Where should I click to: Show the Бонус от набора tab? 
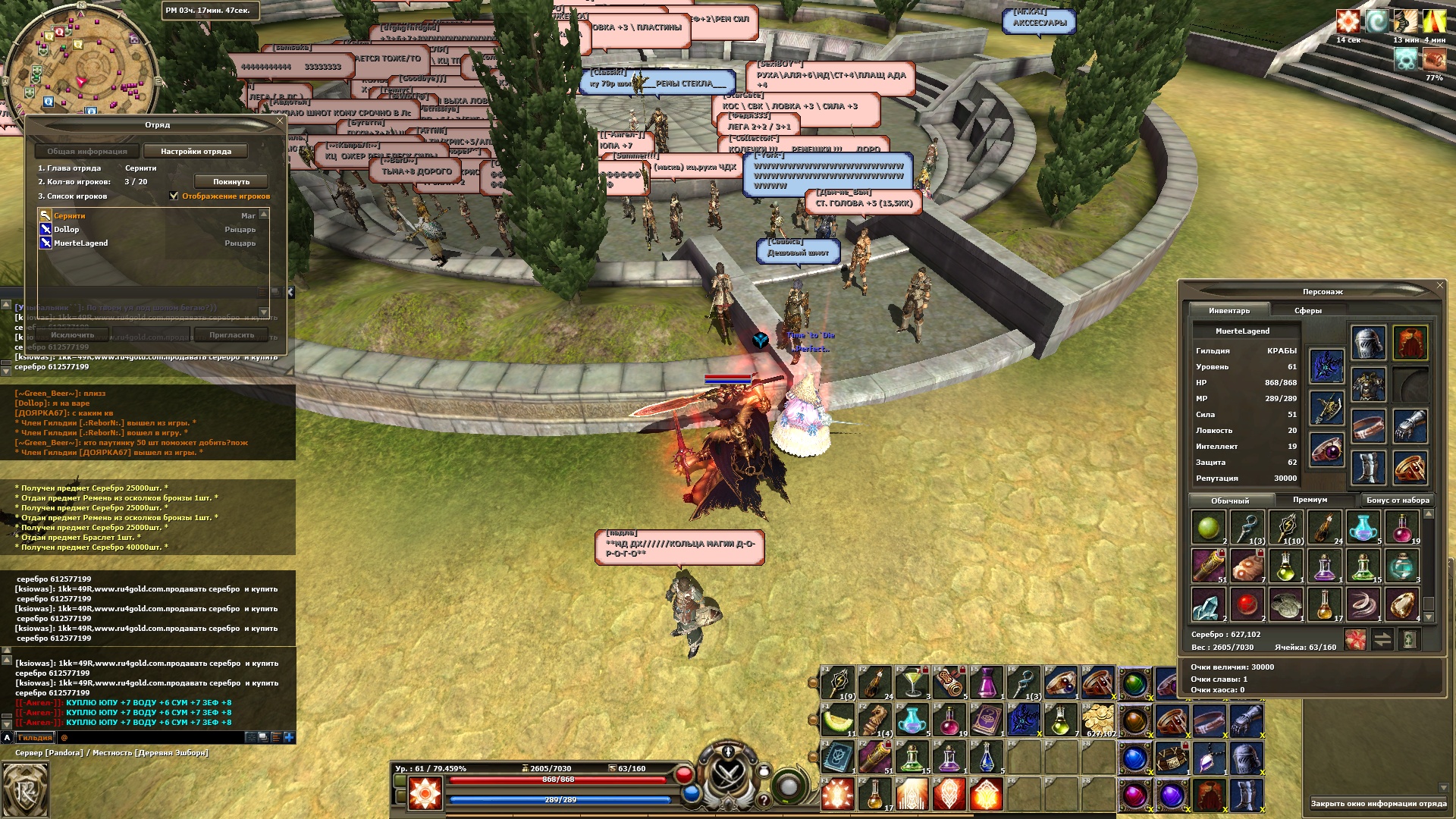1398,500
